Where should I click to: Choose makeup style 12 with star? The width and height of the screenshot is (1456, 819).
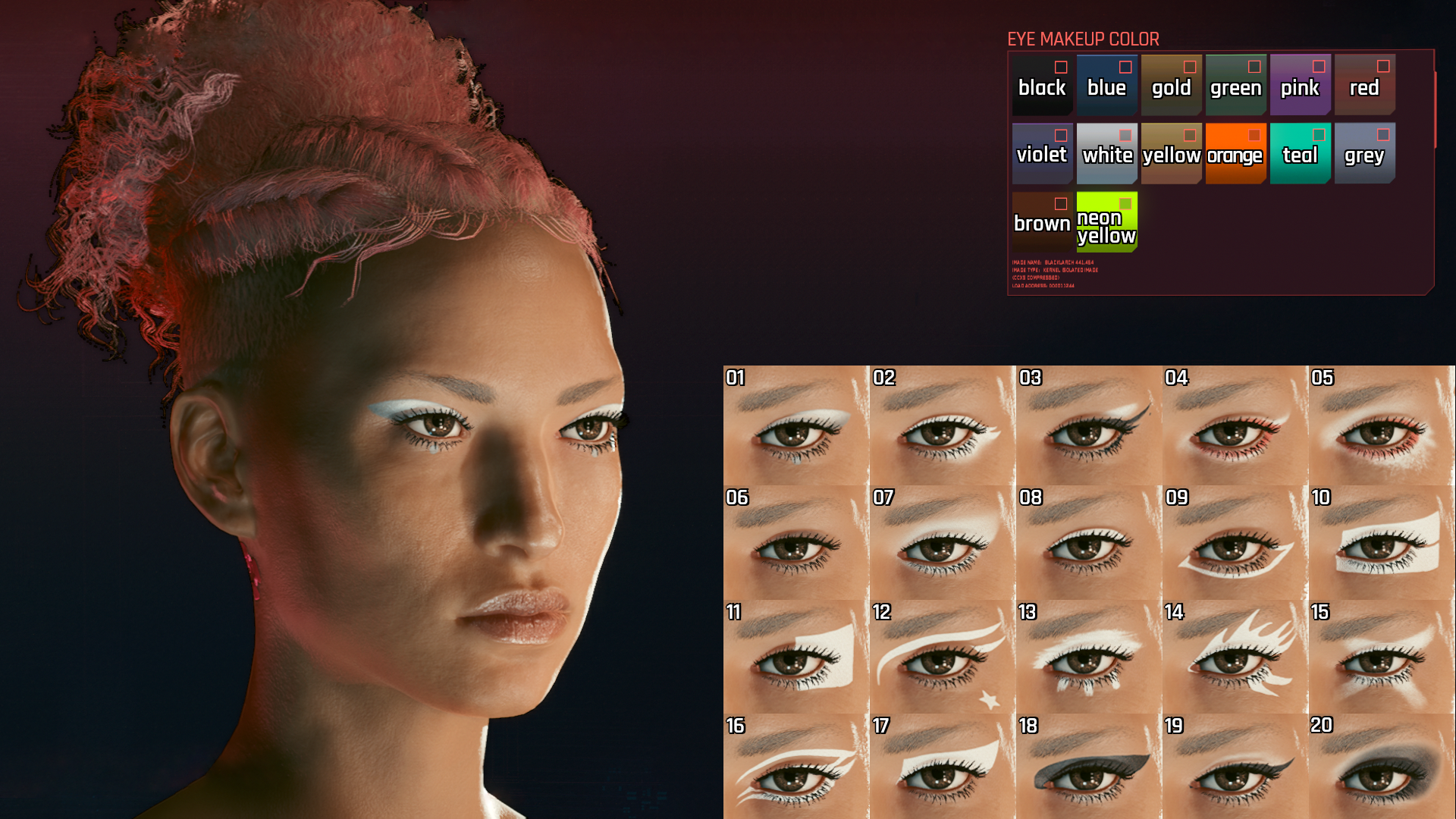click(941, 657)
